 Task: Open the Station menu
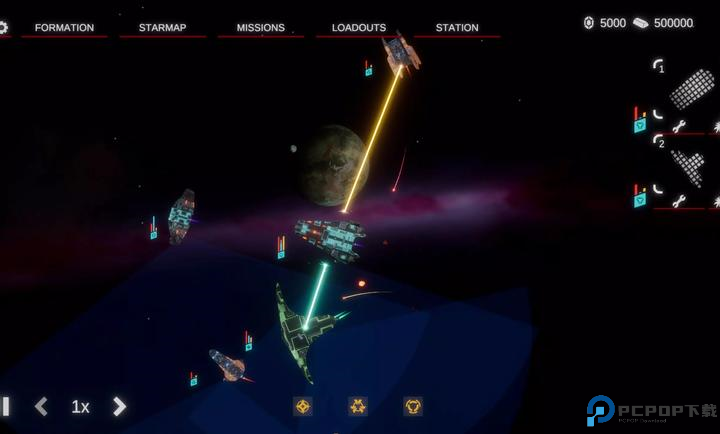(x=457, y=27)
